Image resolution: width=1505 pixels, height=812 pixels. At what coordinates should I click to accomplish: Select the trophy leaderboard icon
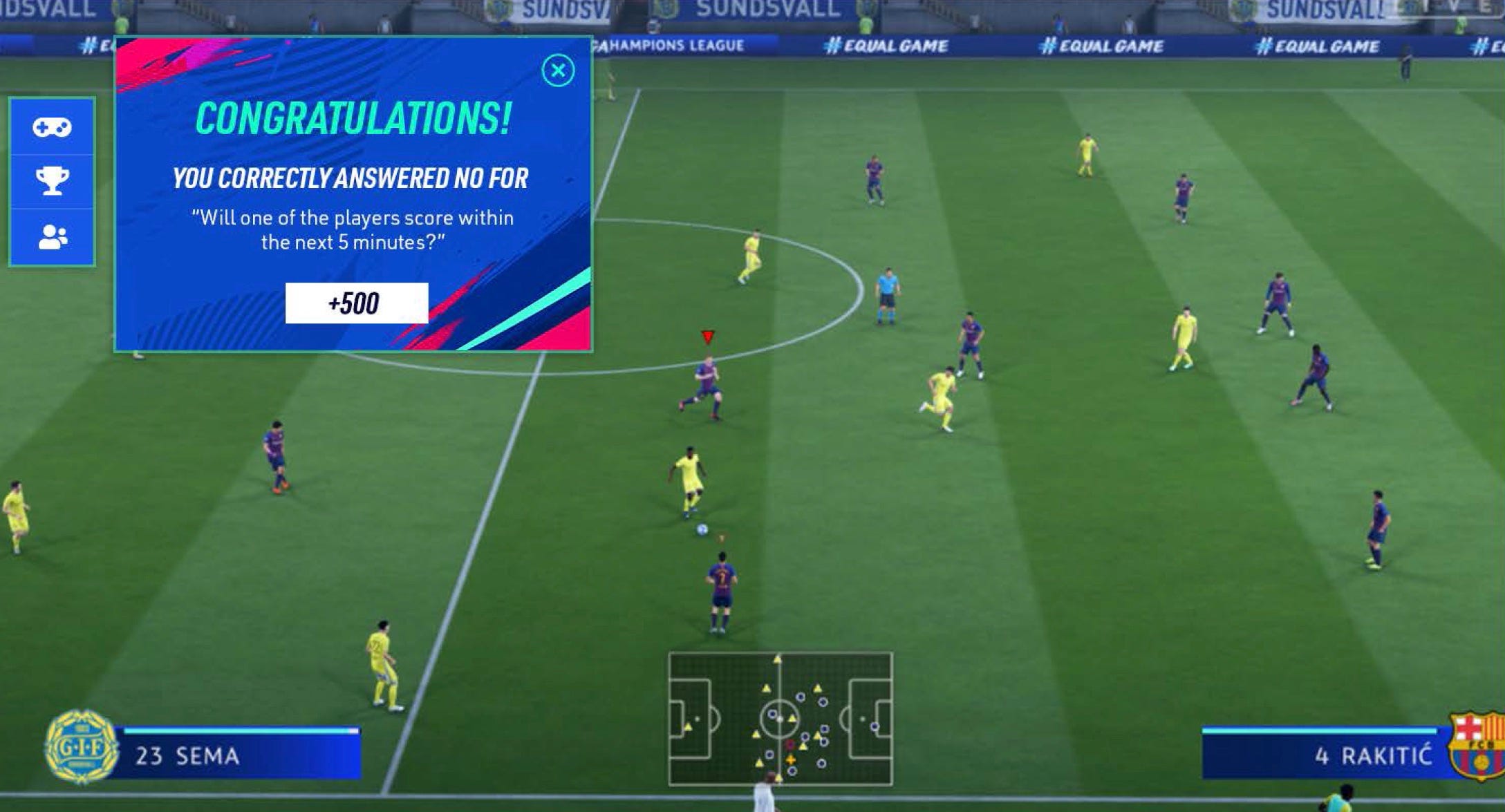point(52,181)
